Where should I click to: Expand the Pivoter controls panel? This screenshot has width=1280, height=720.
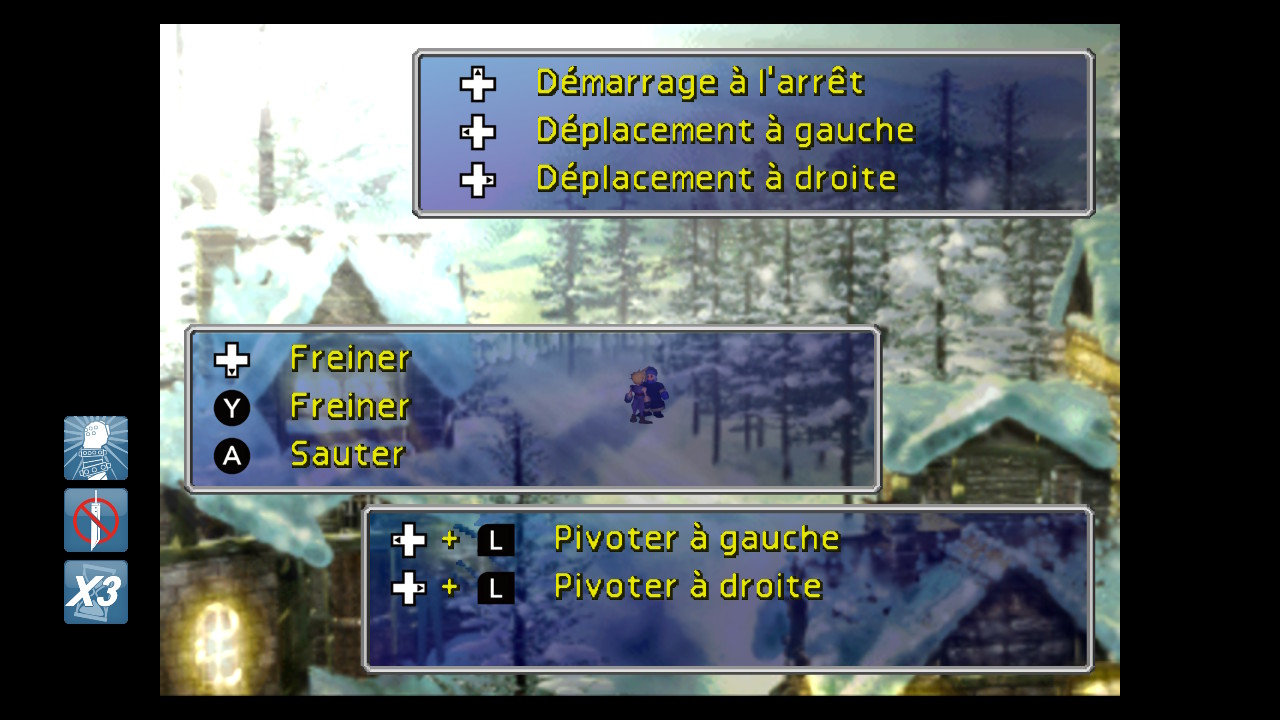point(730,590)
